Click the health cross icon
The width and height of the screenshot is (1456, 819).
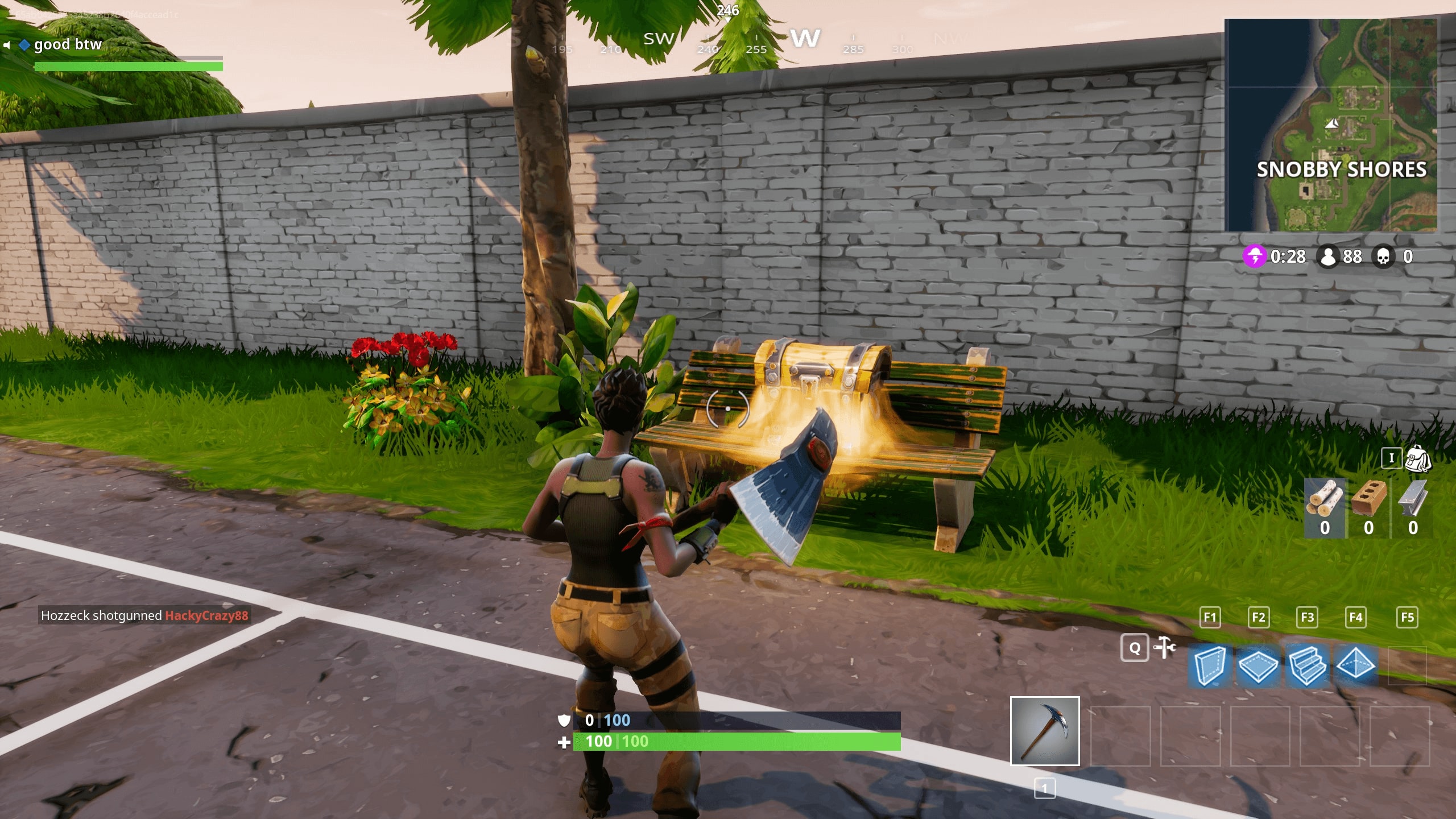point(563,742)
